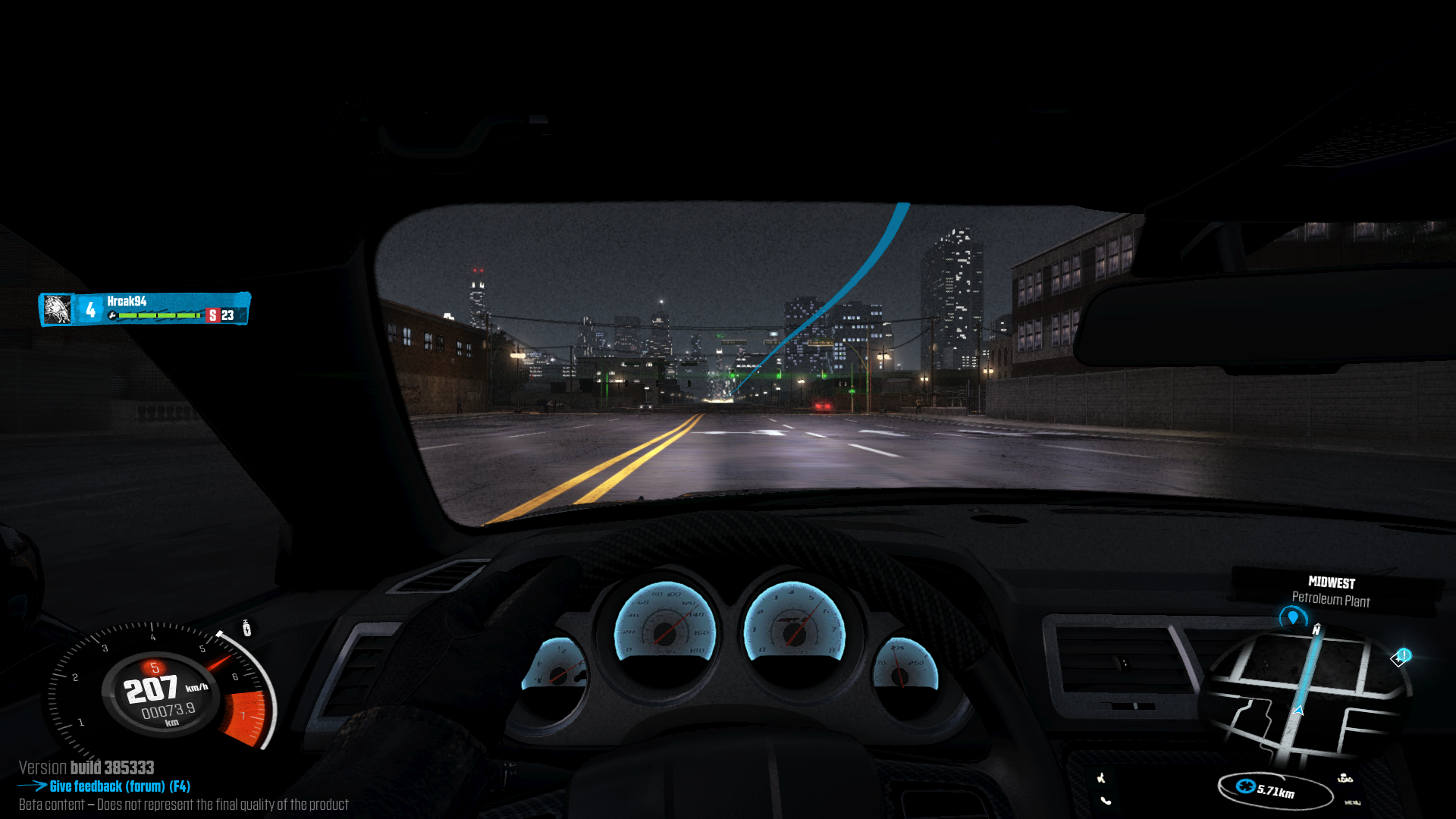Select the blue waypoint pin marker
The image size is (1456, 819).
pos(1293,617)
